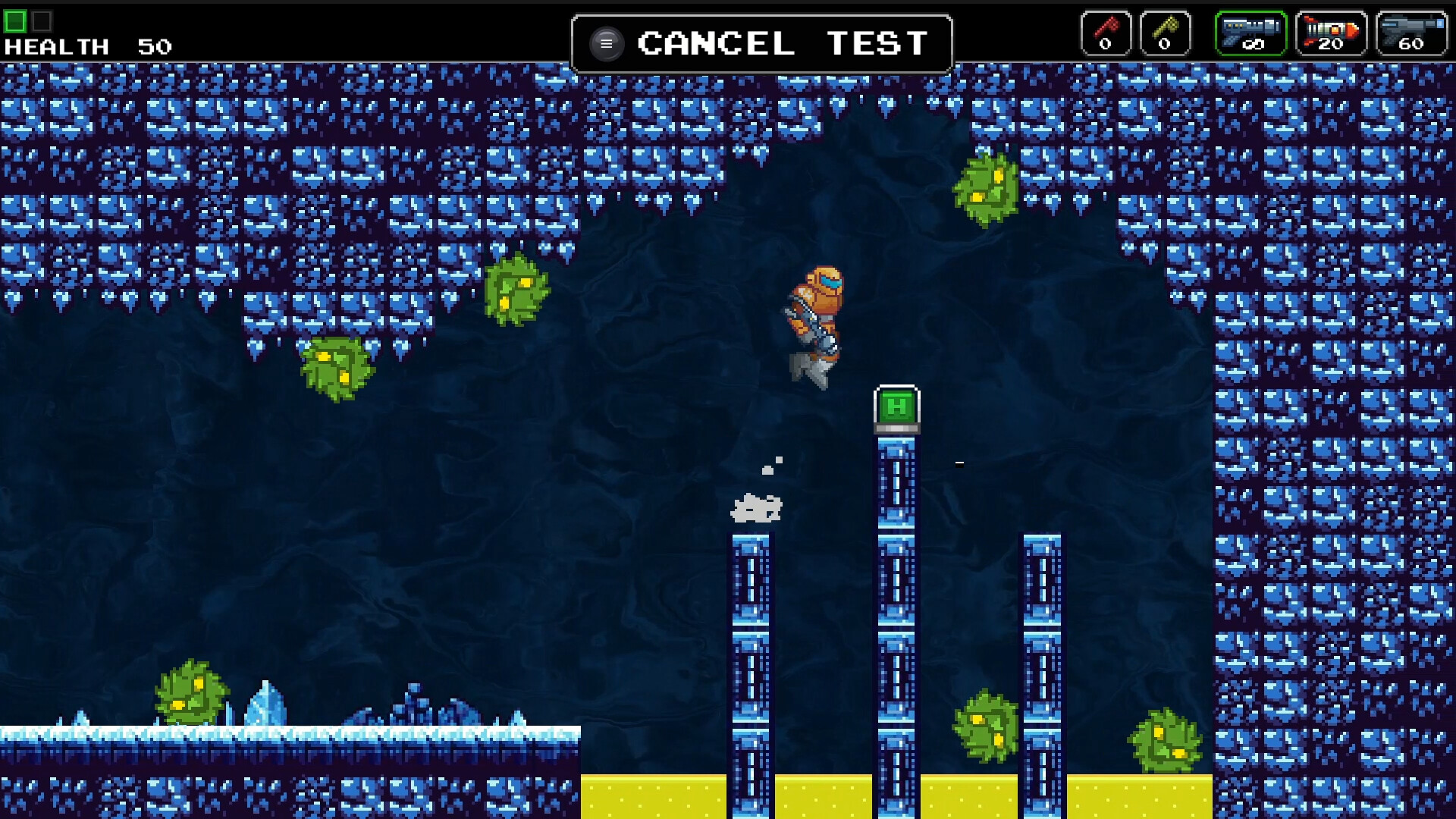
Task: Click the gray dust cloud particle
Action: point(757,510)
